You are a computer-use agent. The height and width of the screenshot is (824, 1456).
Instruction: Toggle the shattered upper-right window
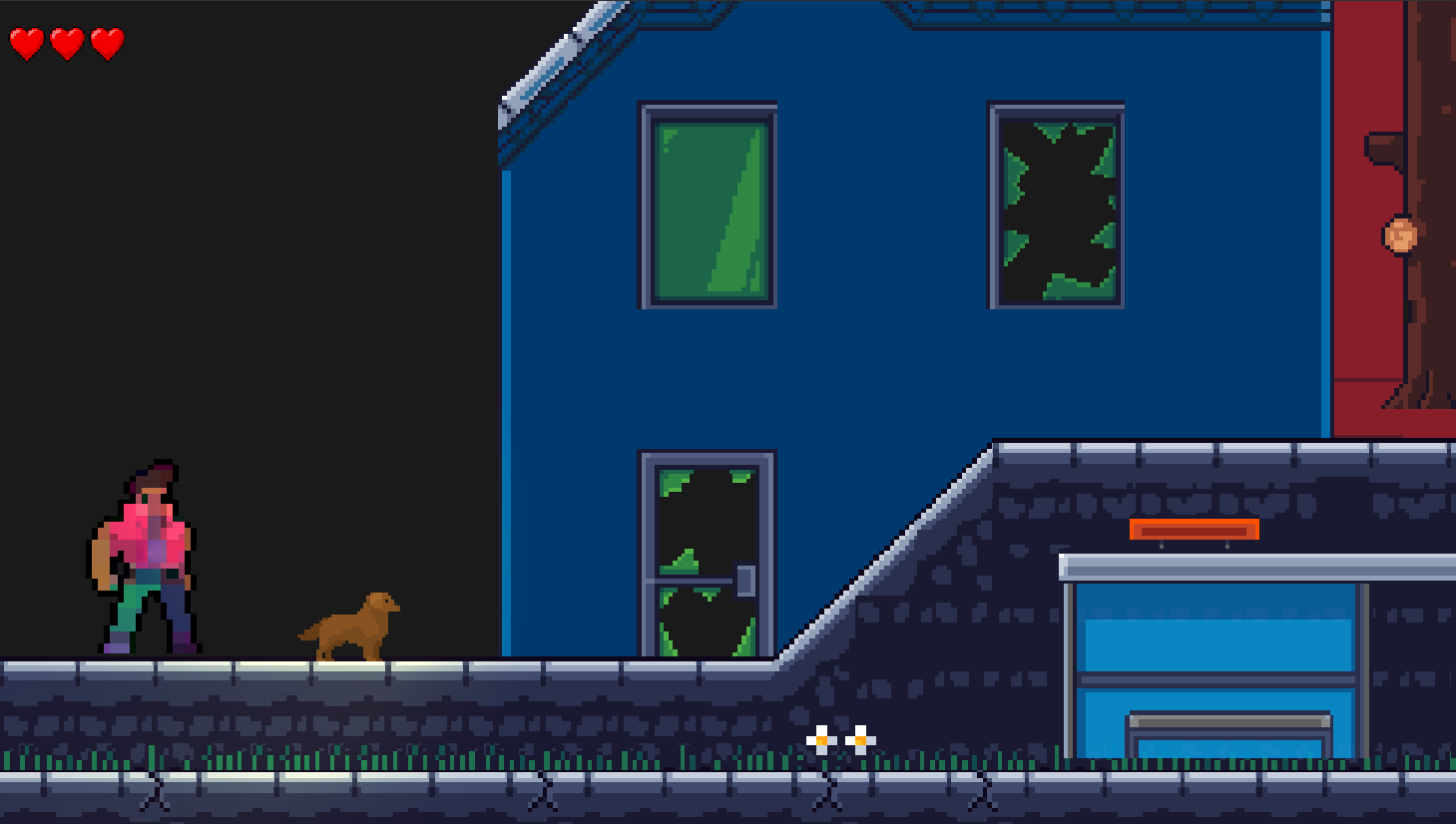[x=1055, y=207]
